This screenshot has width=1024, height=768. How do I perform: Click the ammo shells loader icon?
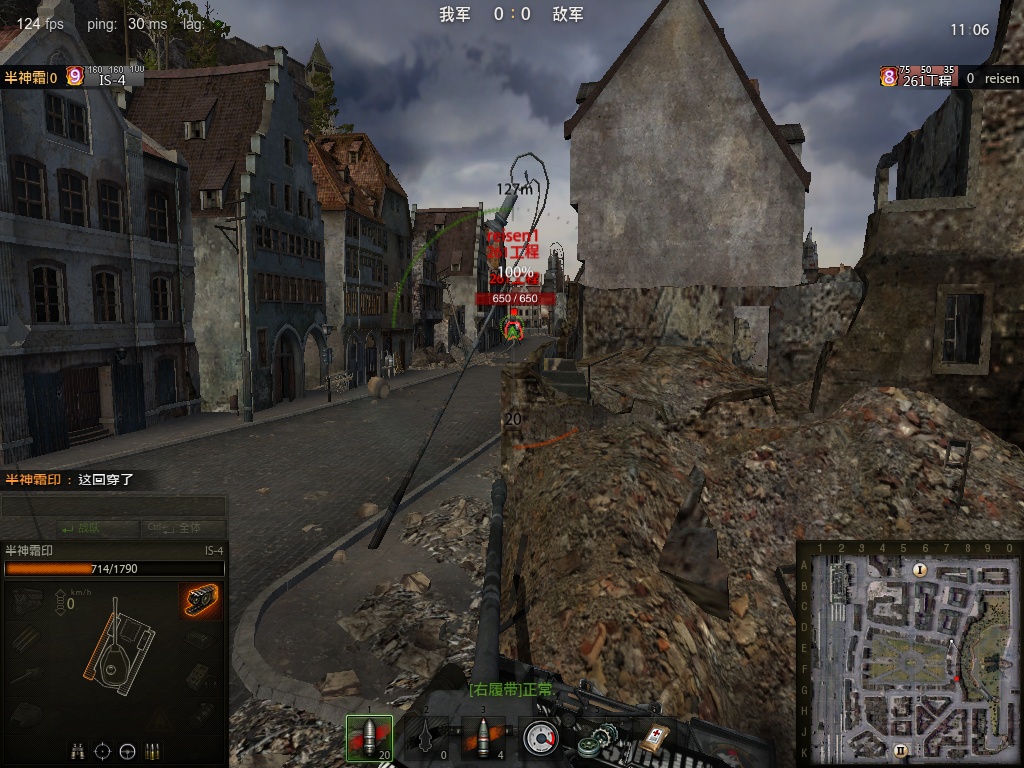153,750
